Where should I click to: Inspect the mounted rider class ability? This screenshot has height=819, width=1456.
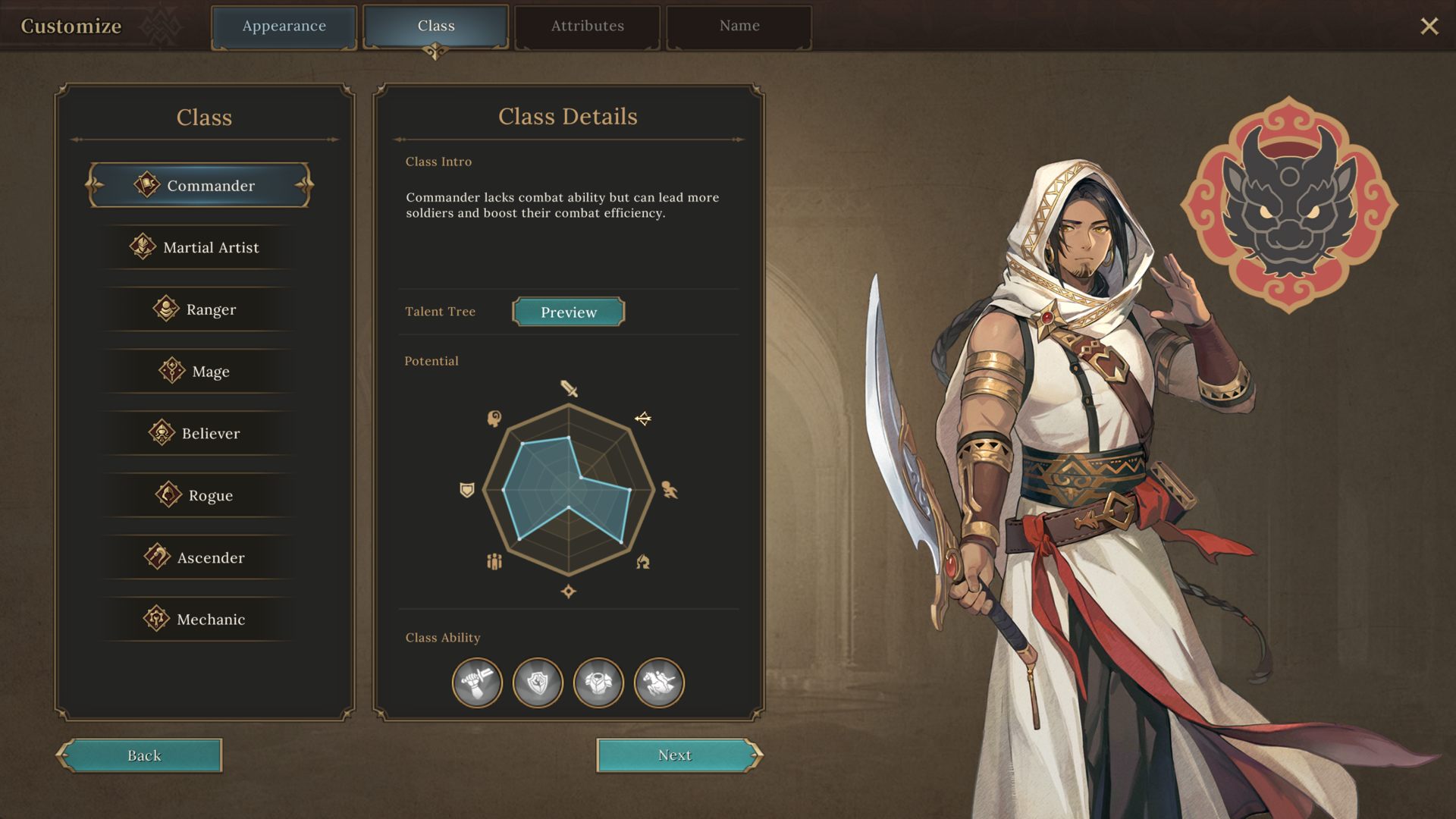[659, 682]
